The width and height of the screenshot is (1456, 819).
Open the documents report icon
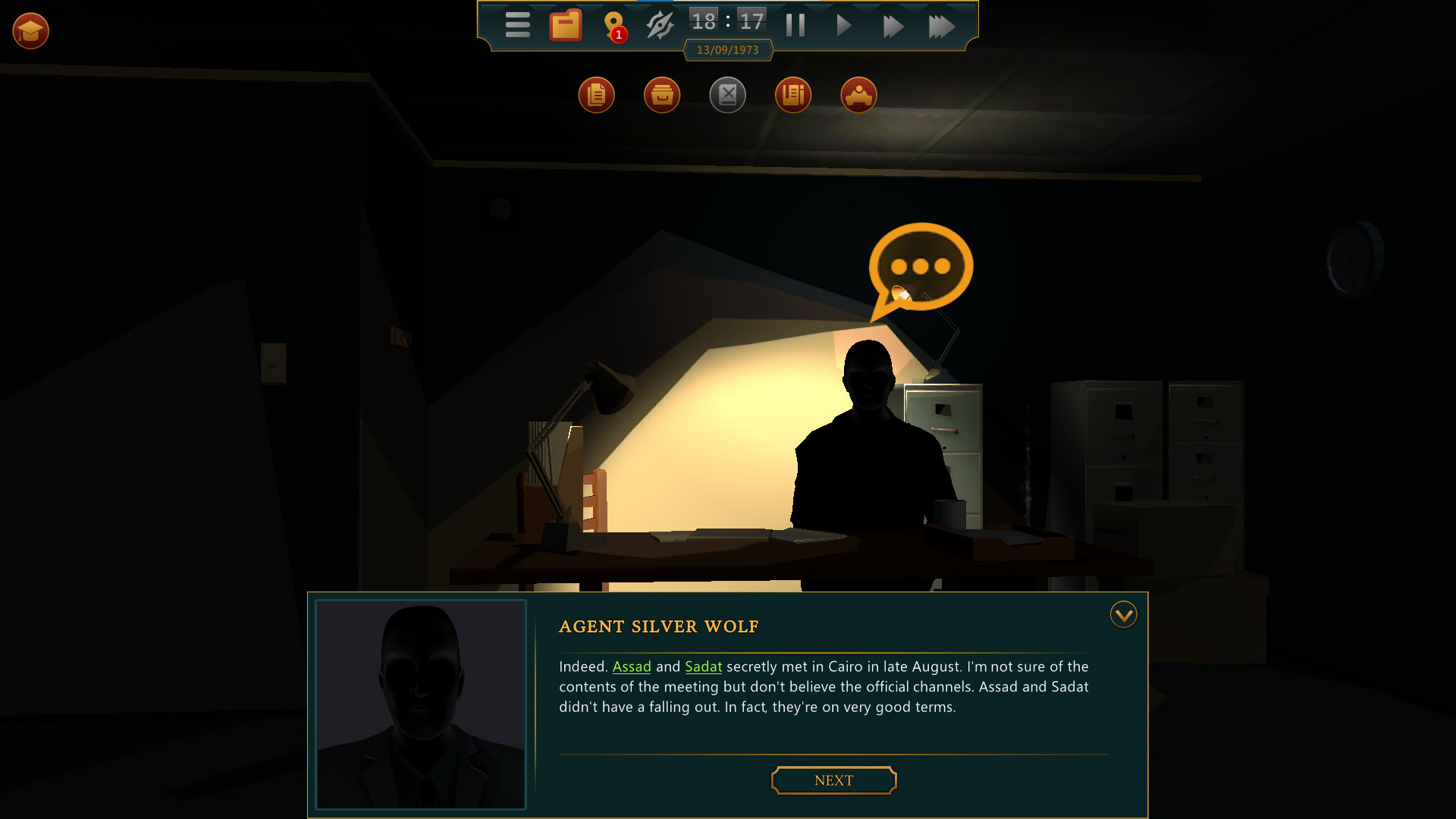(597, 95)
